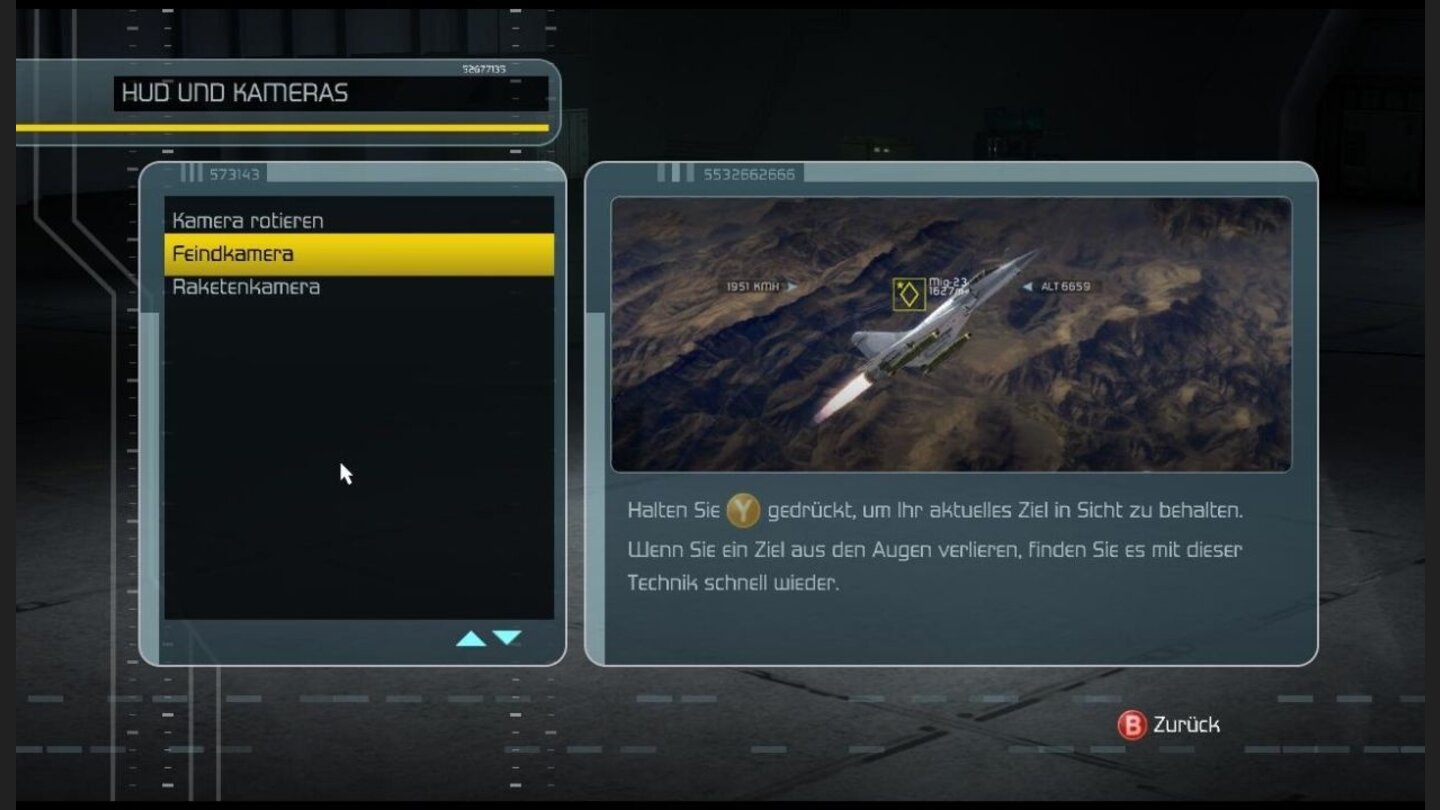
Task: Open the Raketenkamera topic
Action: tap(246, 287)
